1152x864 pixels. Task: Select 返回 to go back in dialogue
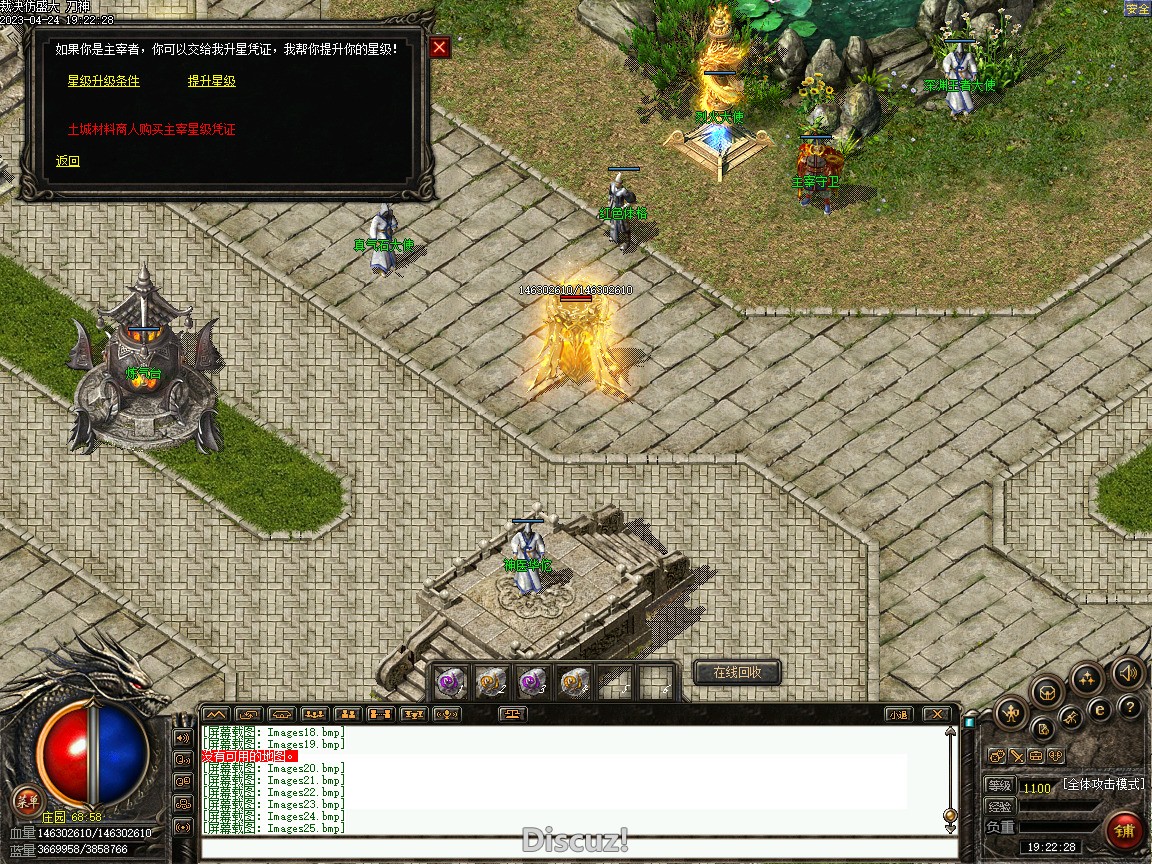tap(67, 161)
